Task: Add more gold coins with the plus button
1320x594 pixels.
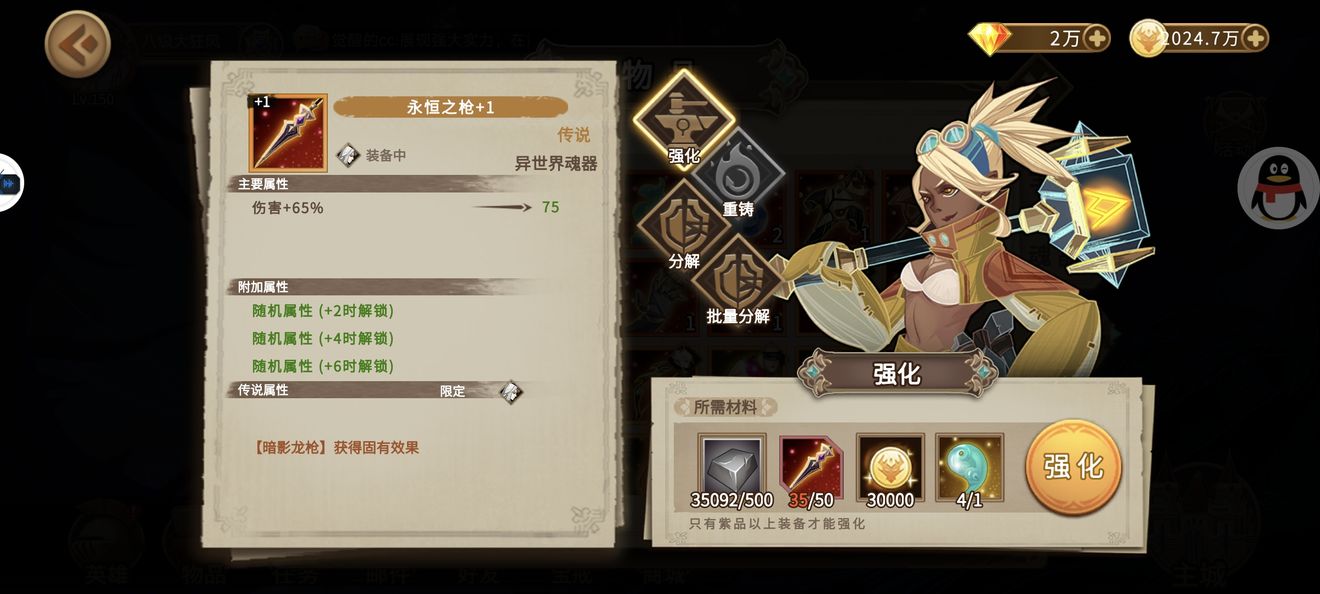Action: pyautogui.click(x=1254, y=38)
